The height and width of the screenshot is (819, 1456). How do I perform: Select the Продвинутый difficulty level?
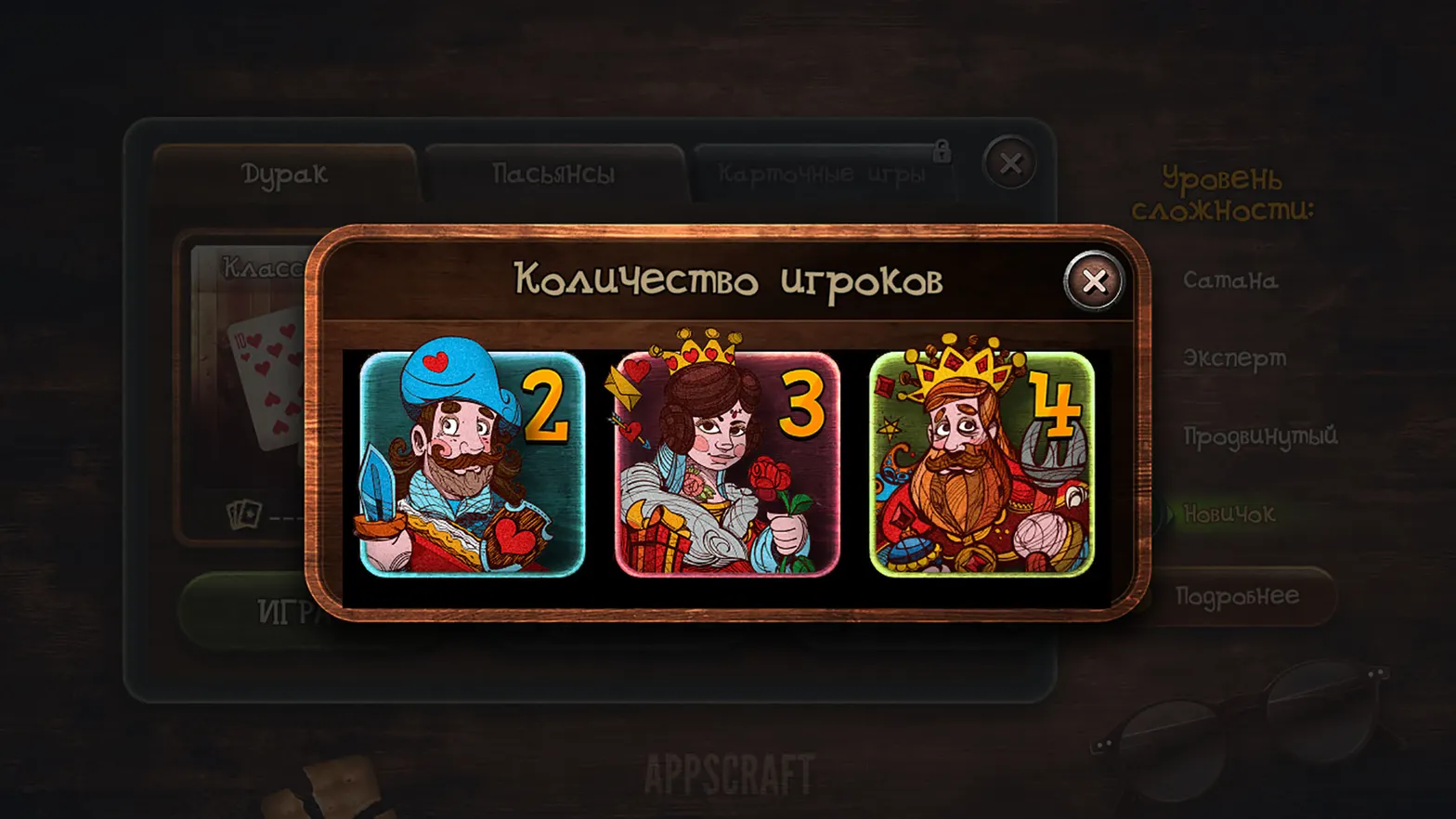tap(1259, 436)
